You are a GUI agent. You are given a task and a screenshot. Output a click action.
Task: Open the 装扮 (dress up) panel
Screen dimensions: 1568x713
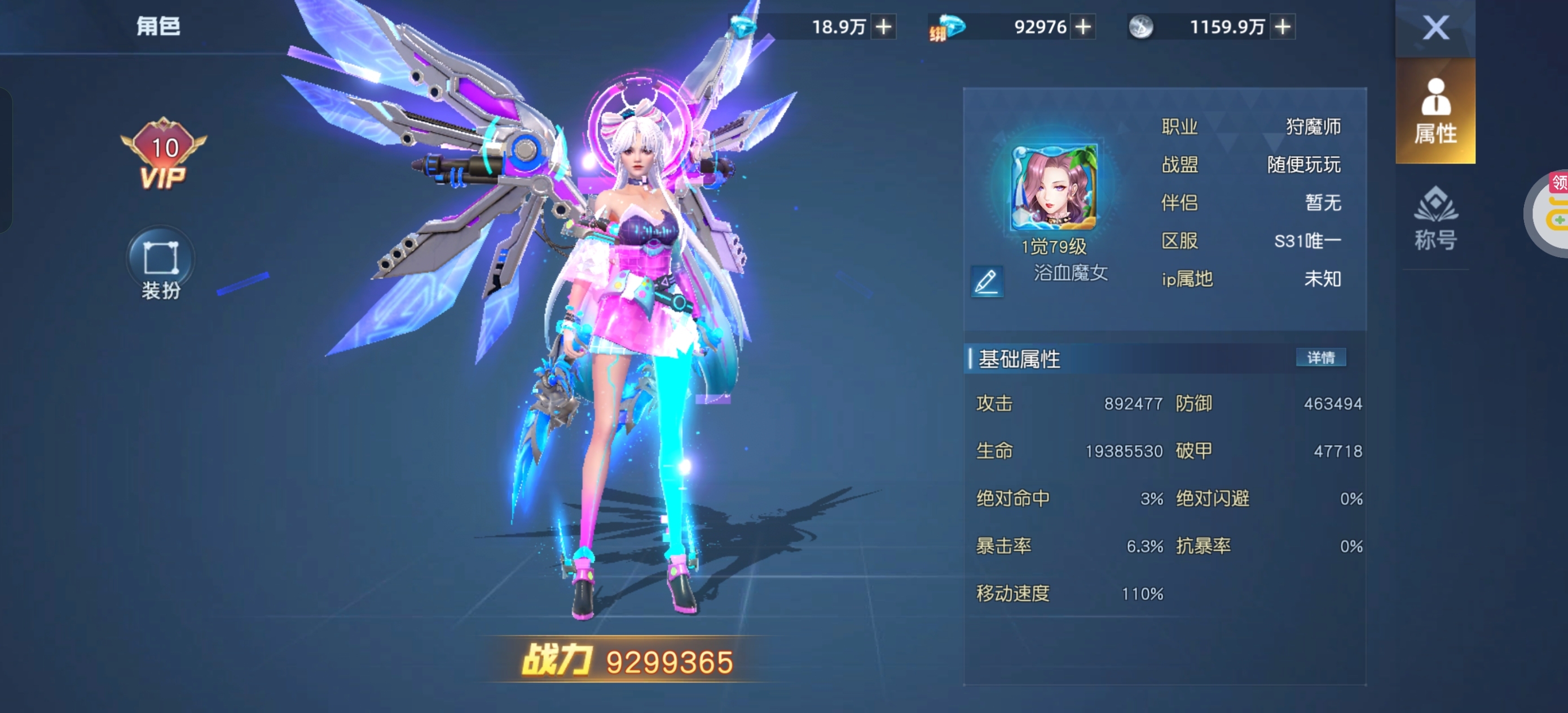(160, 262)
